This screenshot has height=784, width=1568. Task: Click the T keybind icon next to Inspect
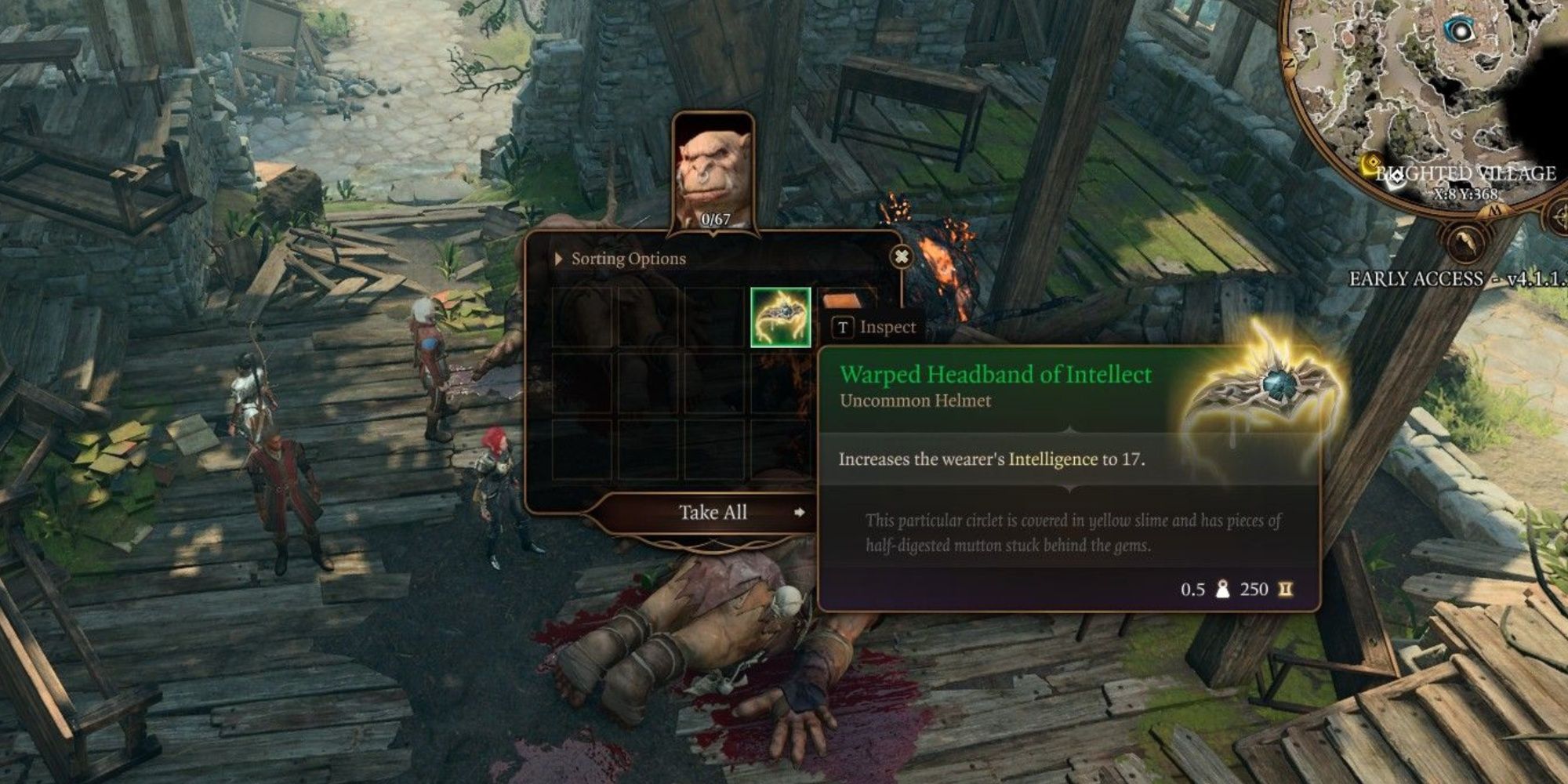843,328
